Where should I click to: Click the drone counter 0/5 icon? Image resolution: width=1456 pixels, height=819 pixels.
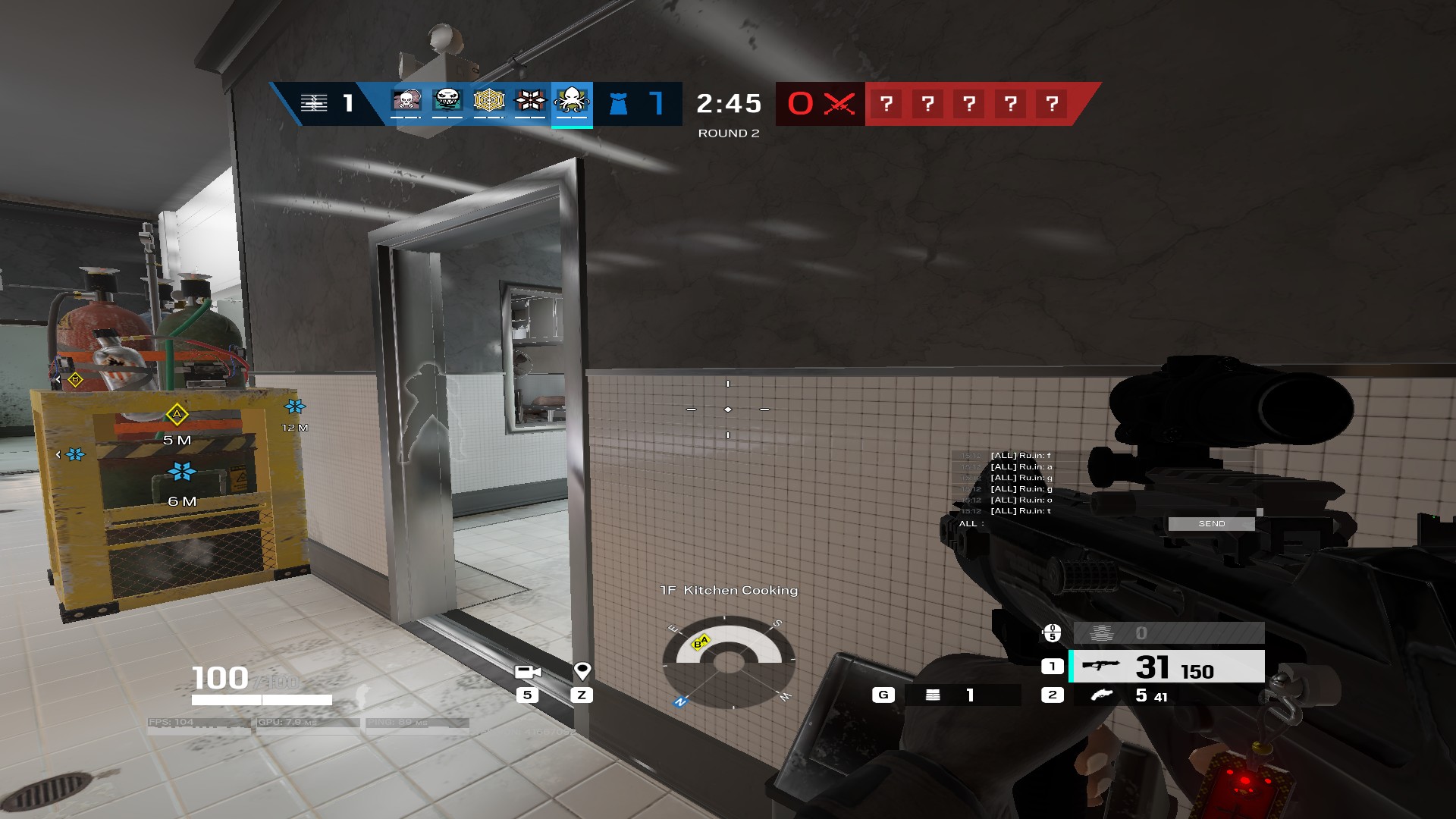pyautogui.click(x=1051, y=632)
